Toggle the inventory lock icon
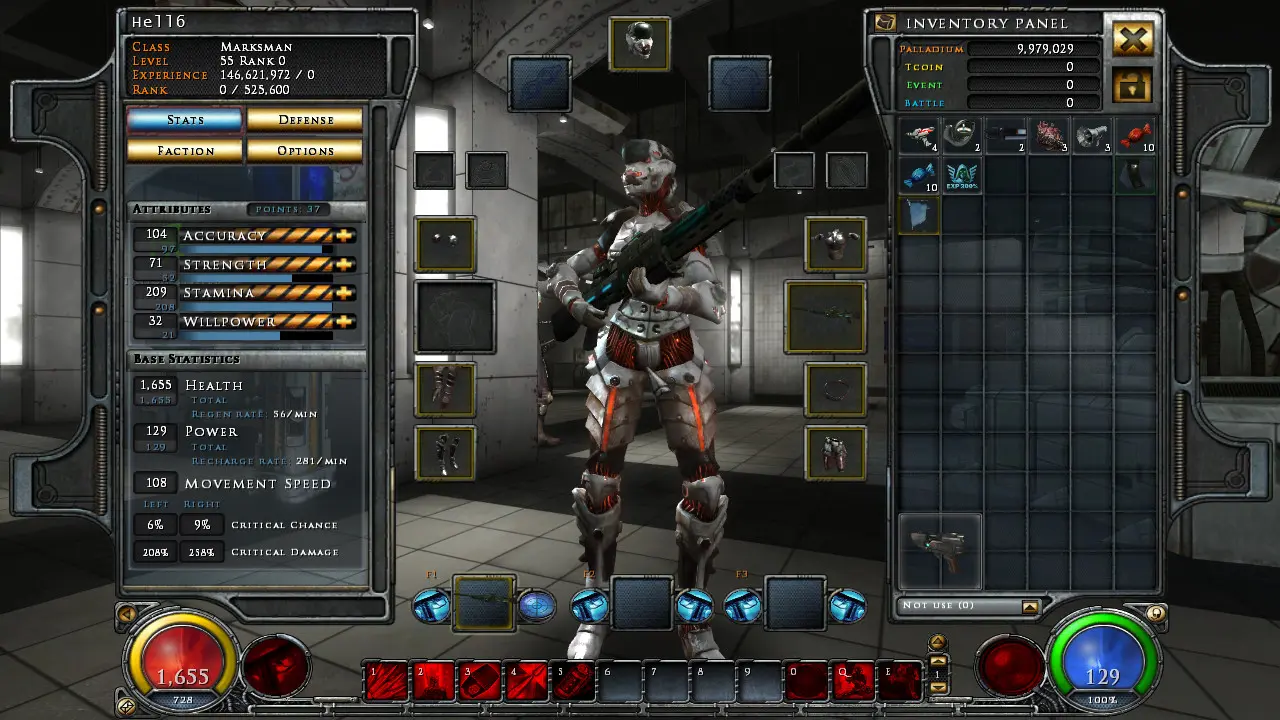This screenshot has width=1280, height=720. tap(1132, 87)
